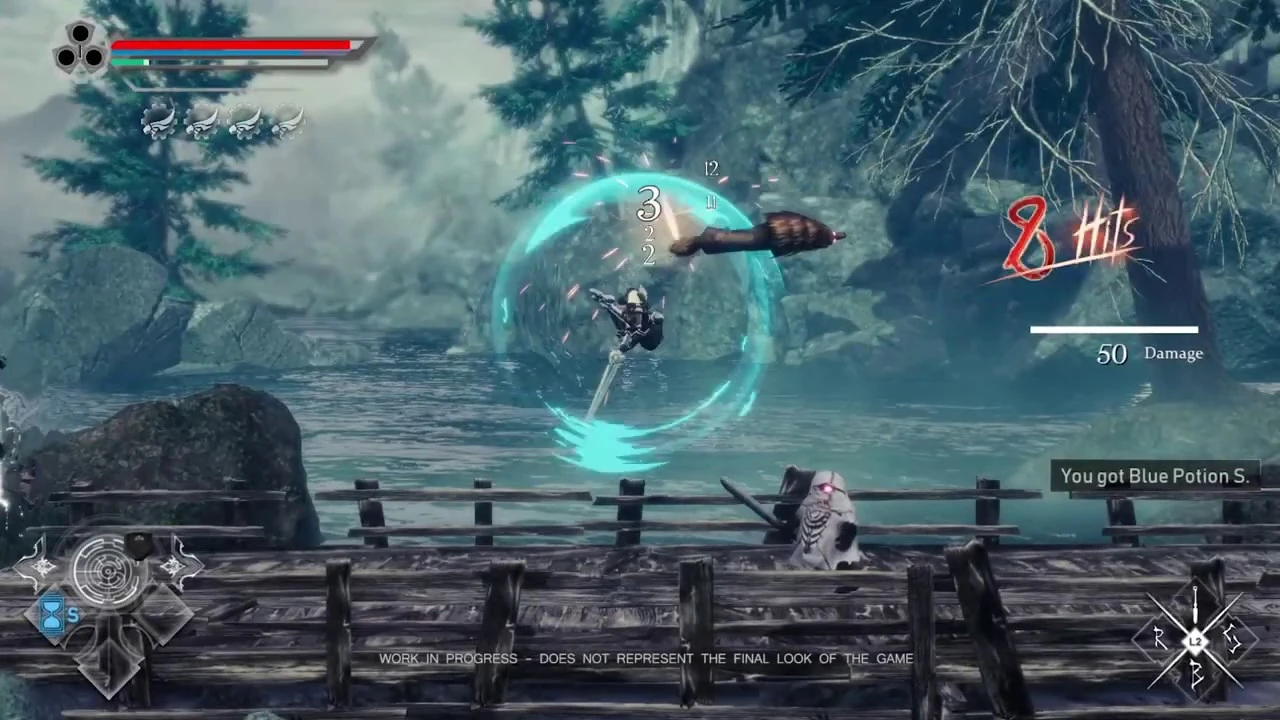Image resolution: width=1280 pixels, height=720 pixels.
Task: Select the fourth gear ability icon
Action: point(289,122)
